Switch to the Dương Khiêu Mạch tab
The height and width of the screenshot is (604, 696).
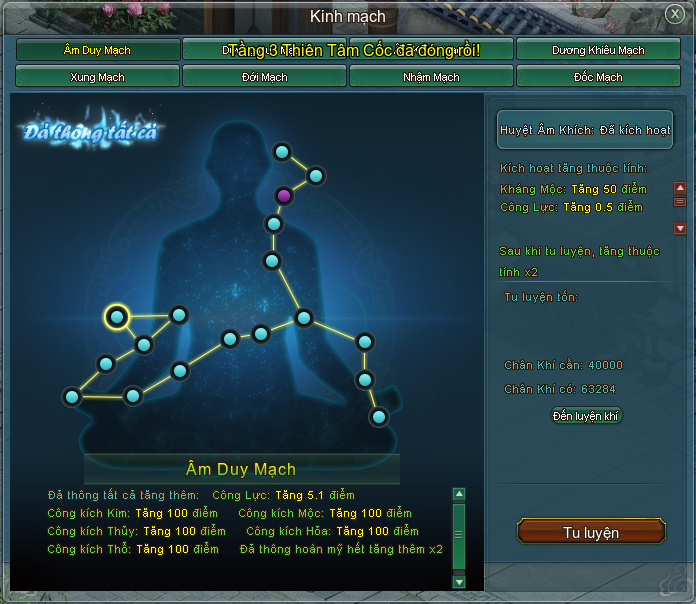598,50
